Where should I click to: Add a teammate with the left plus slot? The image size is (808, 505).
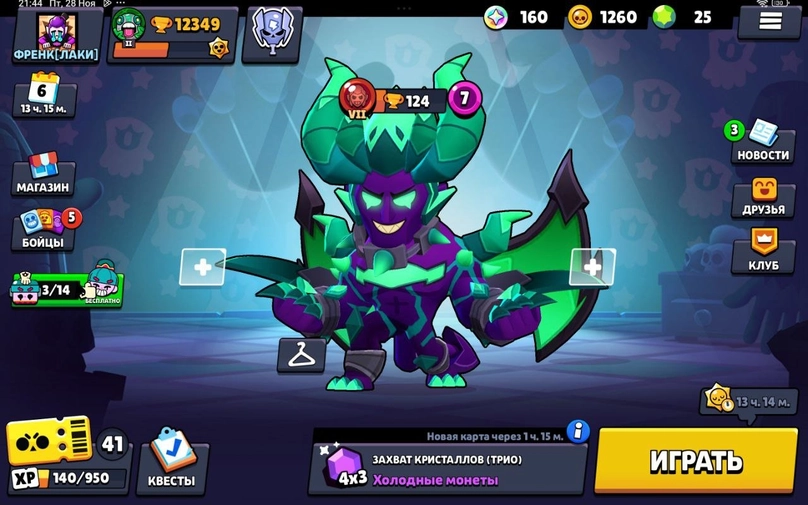pyautogui.click(x=202, y=267)
